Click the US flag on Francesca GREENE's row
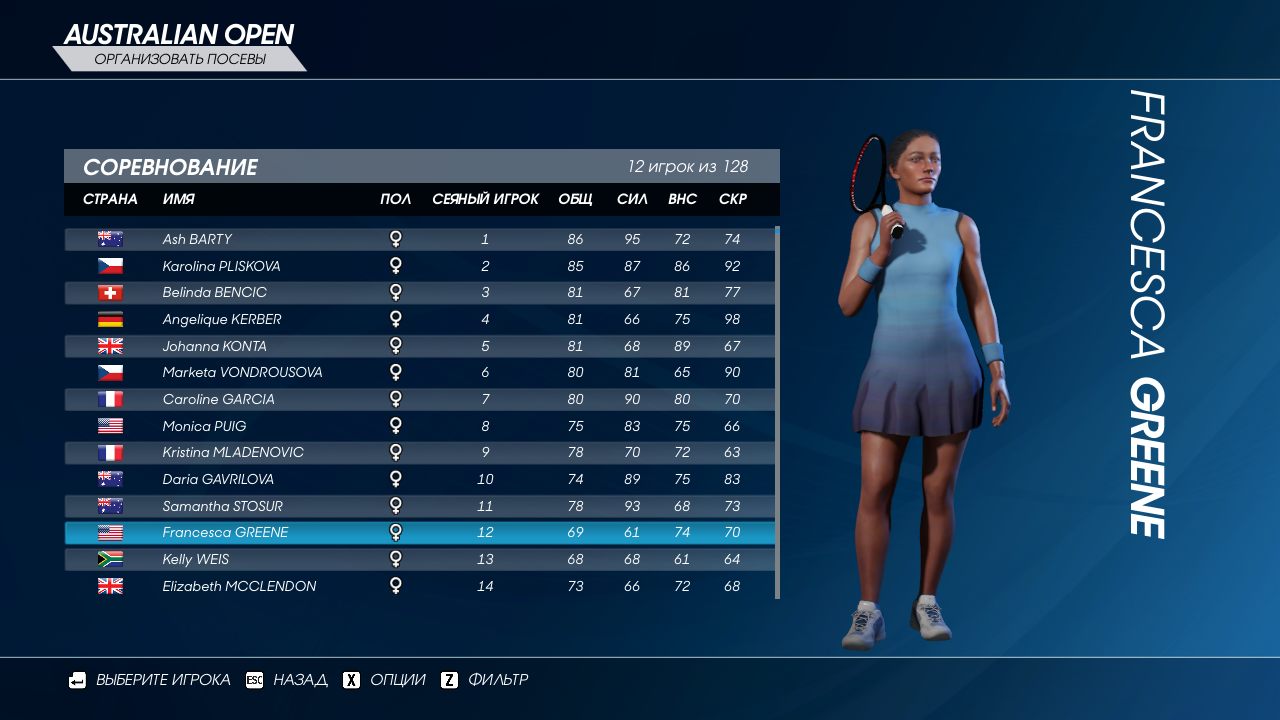The height and width of the screenshot is (720, 1280). click(x=110, y=532)
